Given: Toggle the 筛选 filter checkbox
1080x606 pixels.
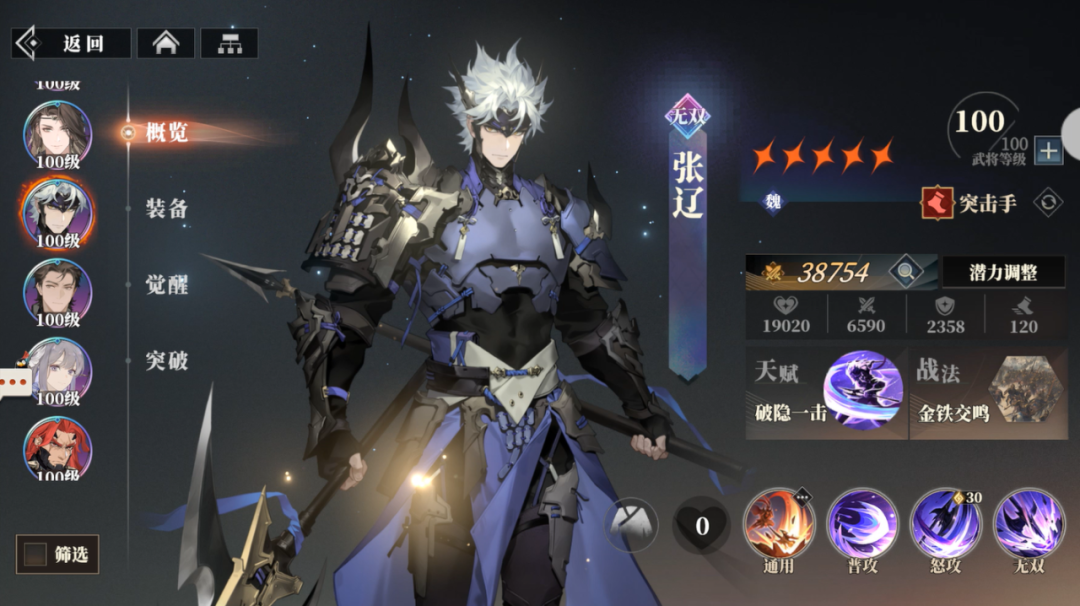Looking at the screenshot, I should pyautogui.click(x=36, y=555).
